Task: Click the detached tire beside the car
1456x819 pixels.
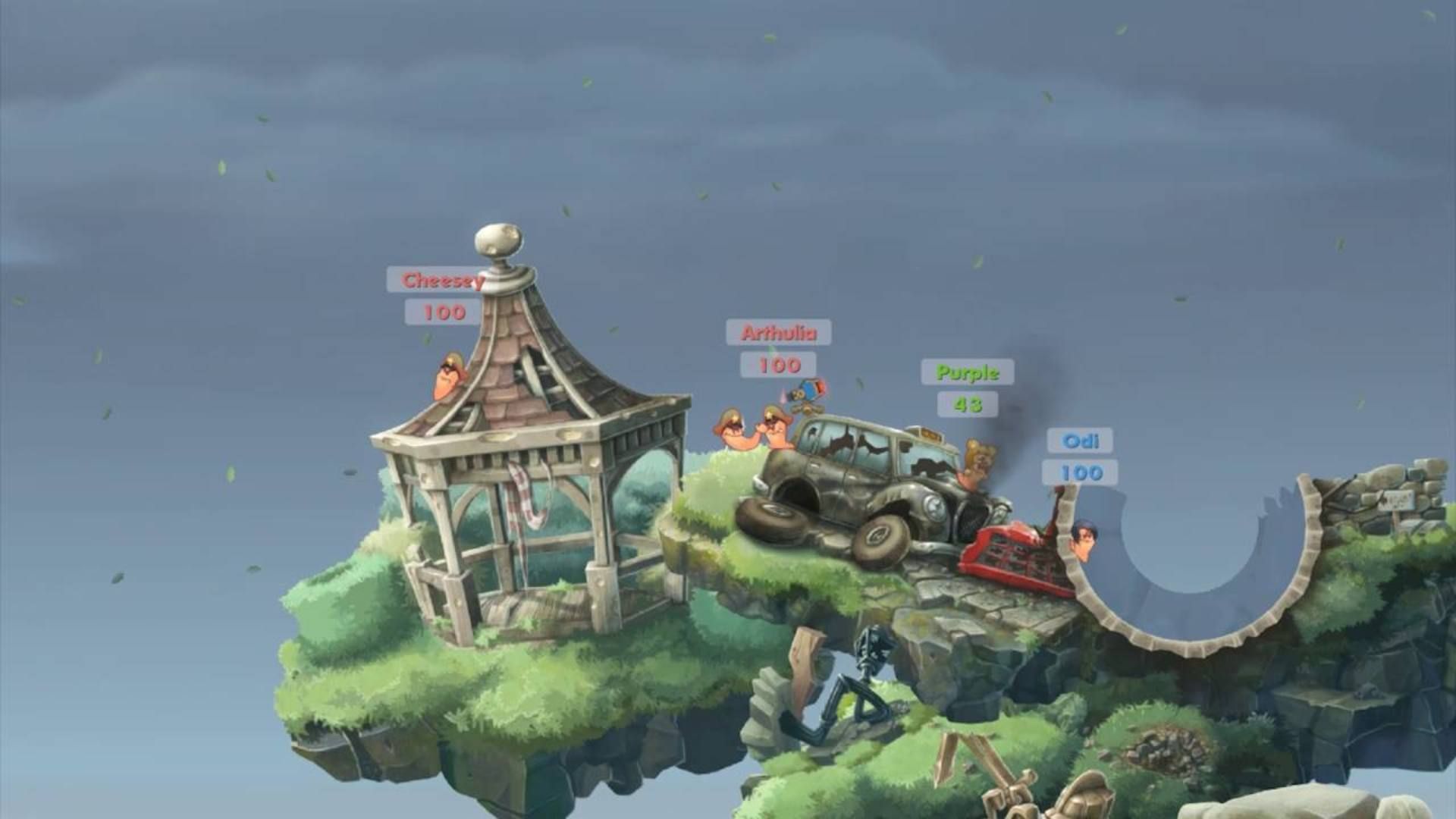Action: pos(772,522)
